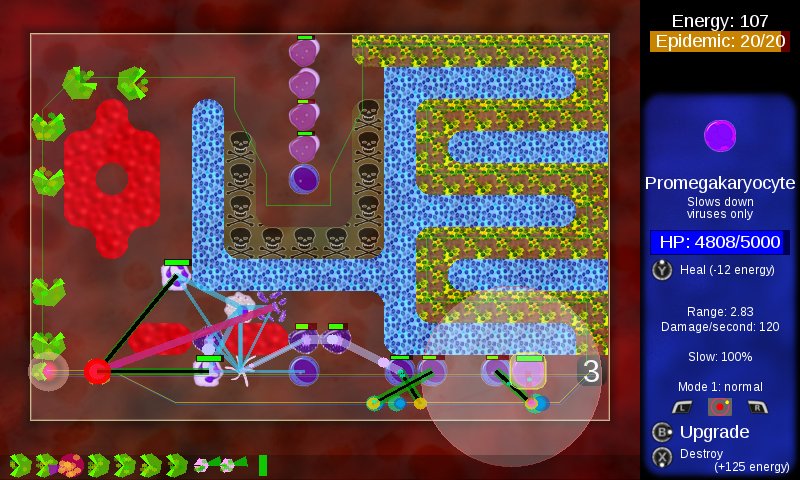The width and height of the screenshot is (800, 480).
Task: Toggle the red target mode icon
Action: [718, 406]
